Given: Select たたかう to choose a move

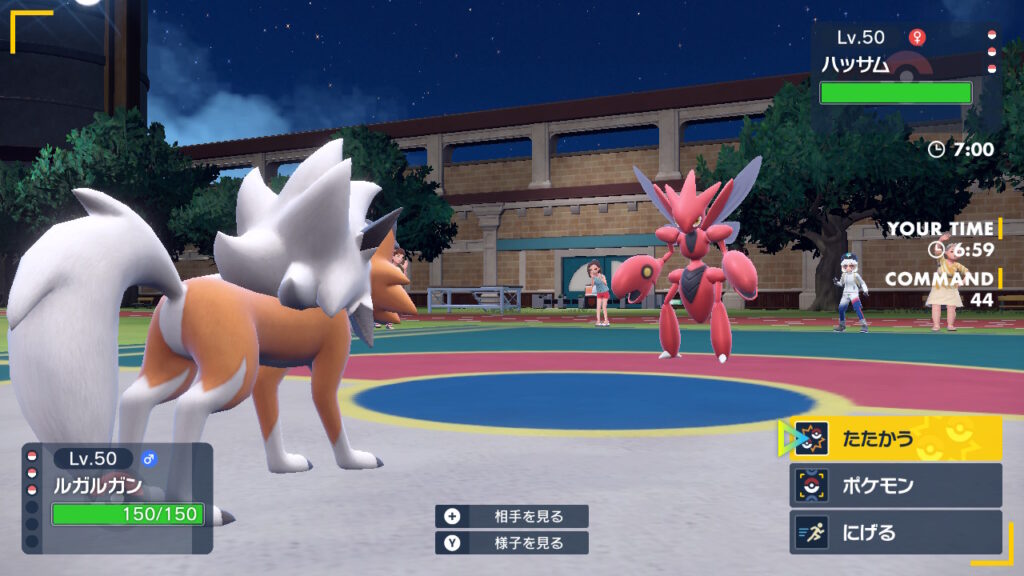Looking at the screenshot, I should [895, 438].
